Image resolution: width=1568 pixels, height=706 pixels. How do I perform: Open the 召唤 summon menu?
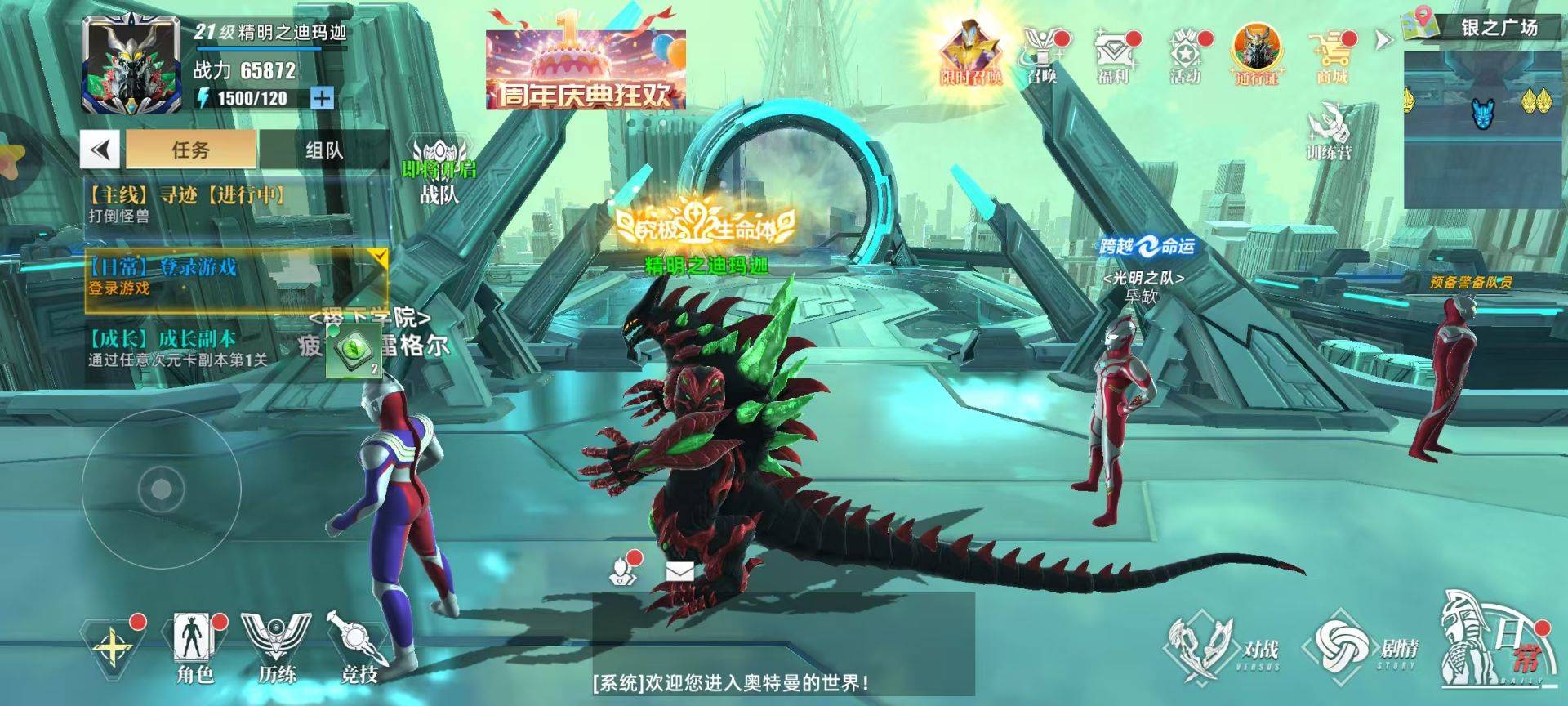coord(1042,56)
